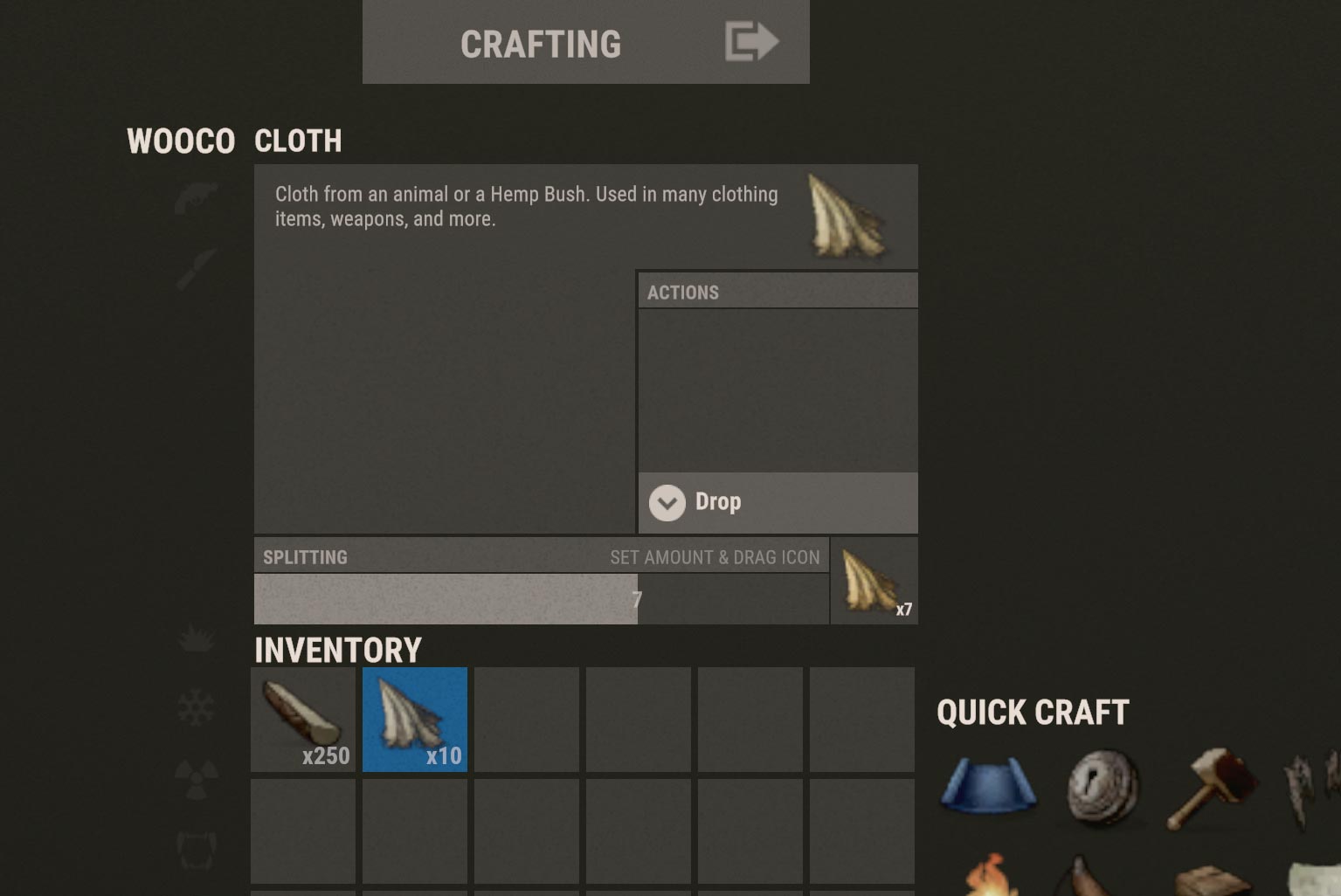Click the radiation hazard category icon
1341x896 pixels.
(x=197, y=779)
